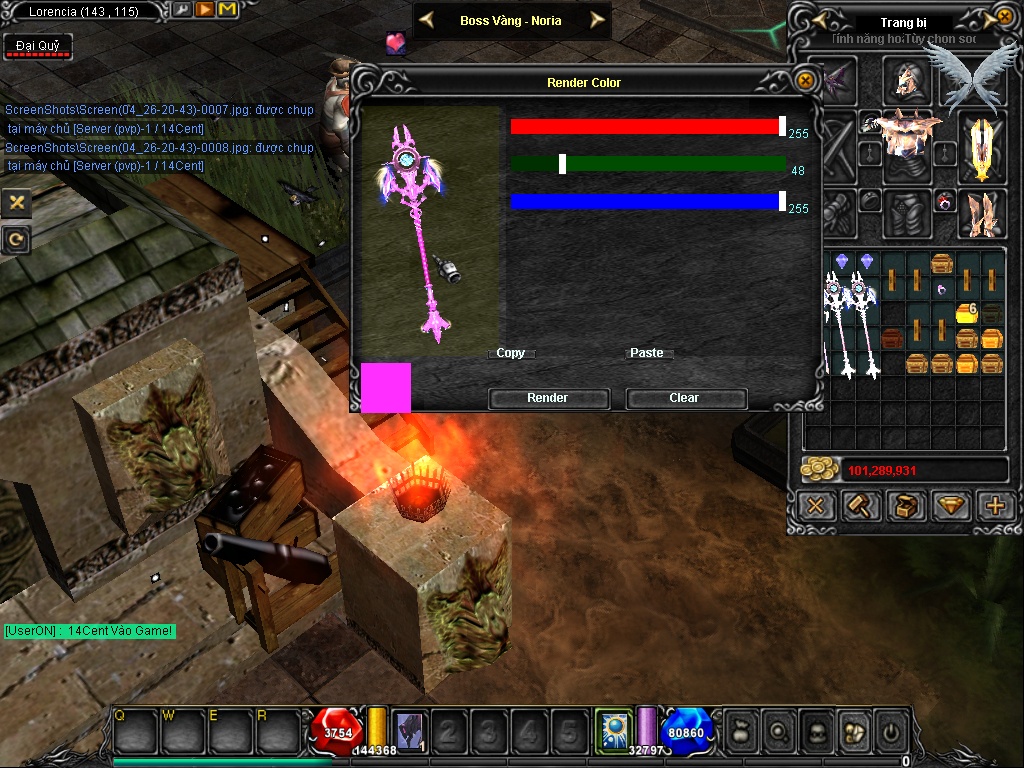
Task: Open the yellow M button by location bar
Action: coord(227,10)
